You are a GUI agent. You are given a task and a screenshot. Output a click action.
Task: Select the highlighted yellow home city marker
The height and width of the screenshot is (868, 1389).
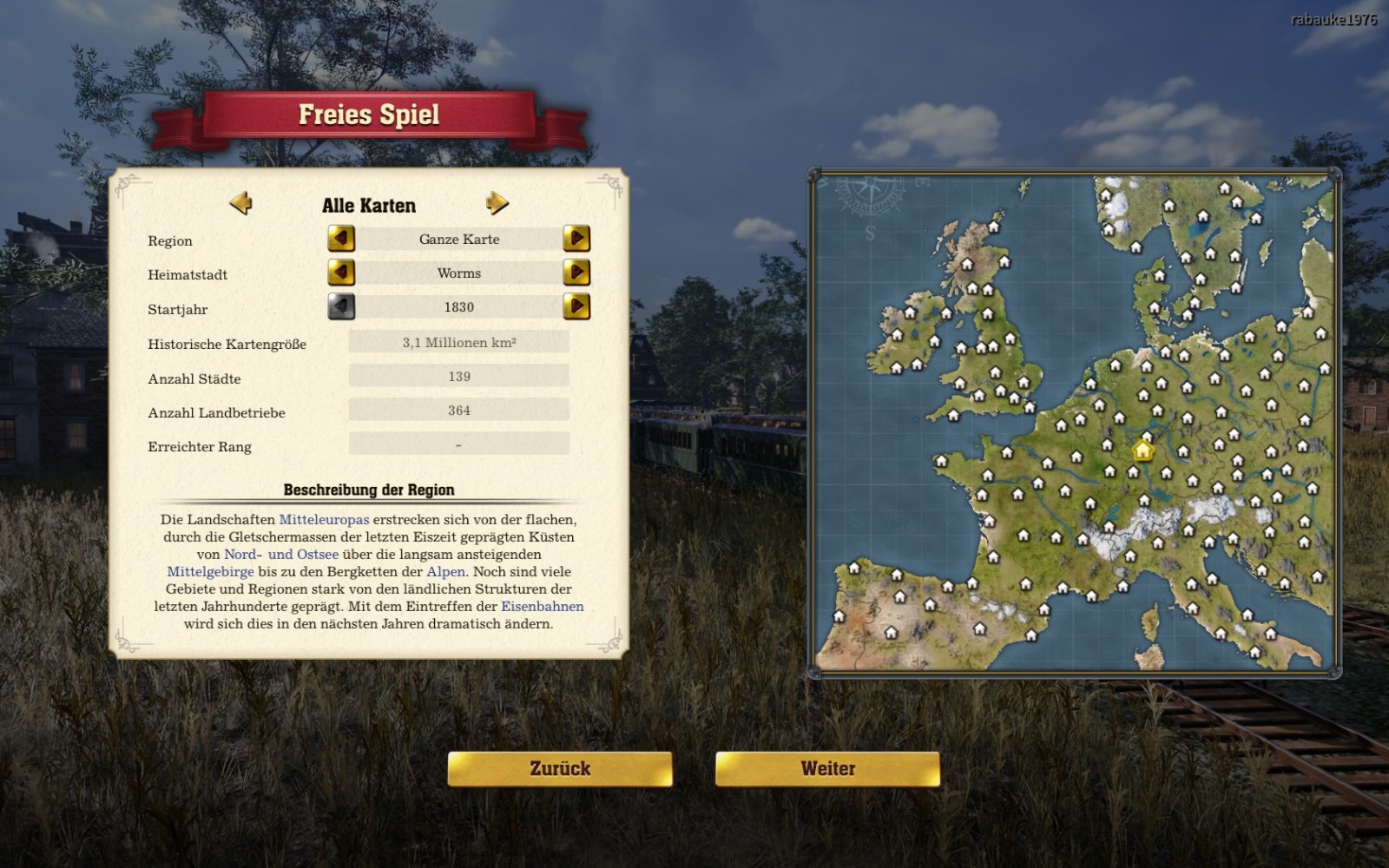(1142, 450)
